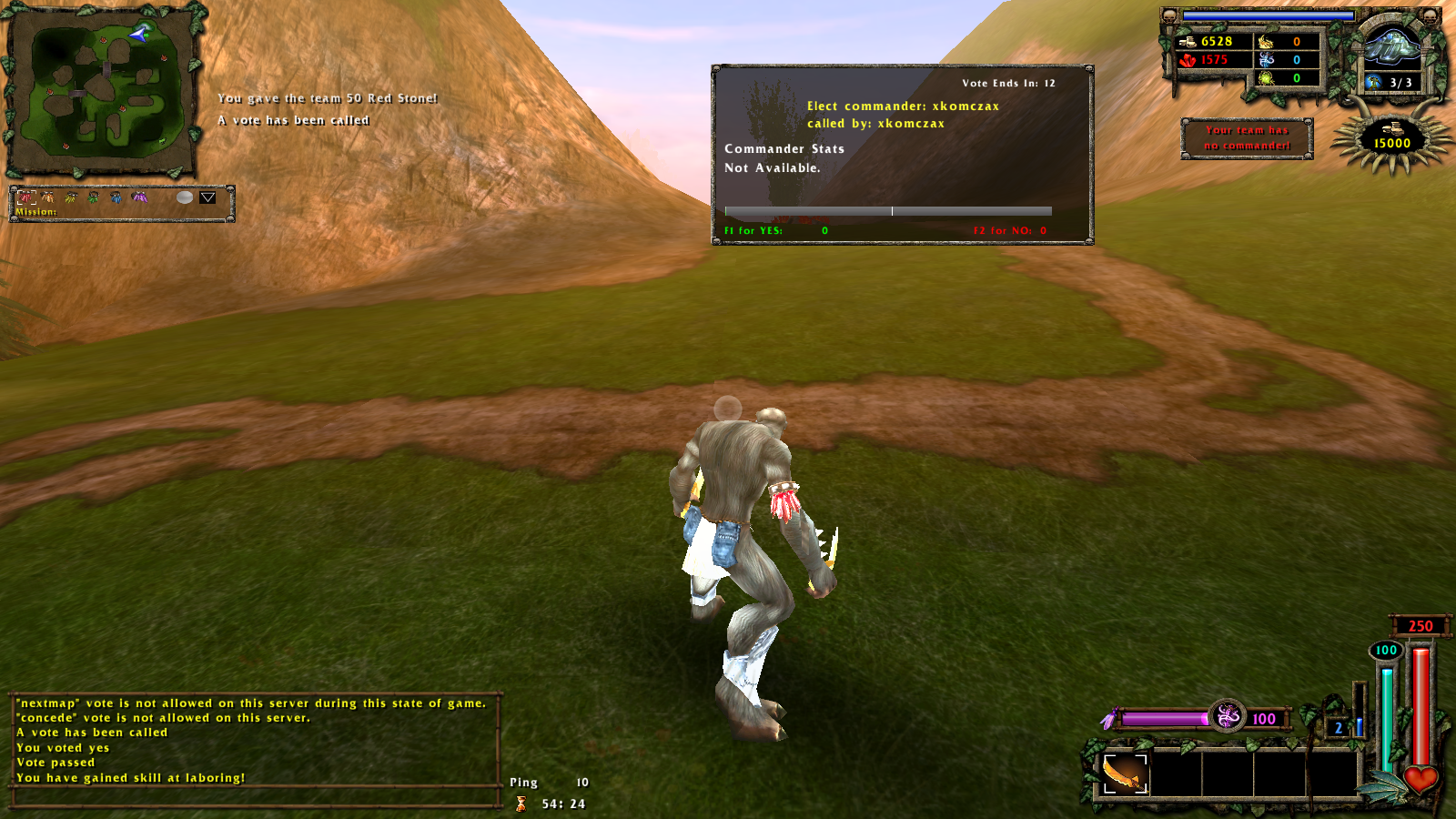Expand the mission panel dropdown arrow

[x=207, y=197]
